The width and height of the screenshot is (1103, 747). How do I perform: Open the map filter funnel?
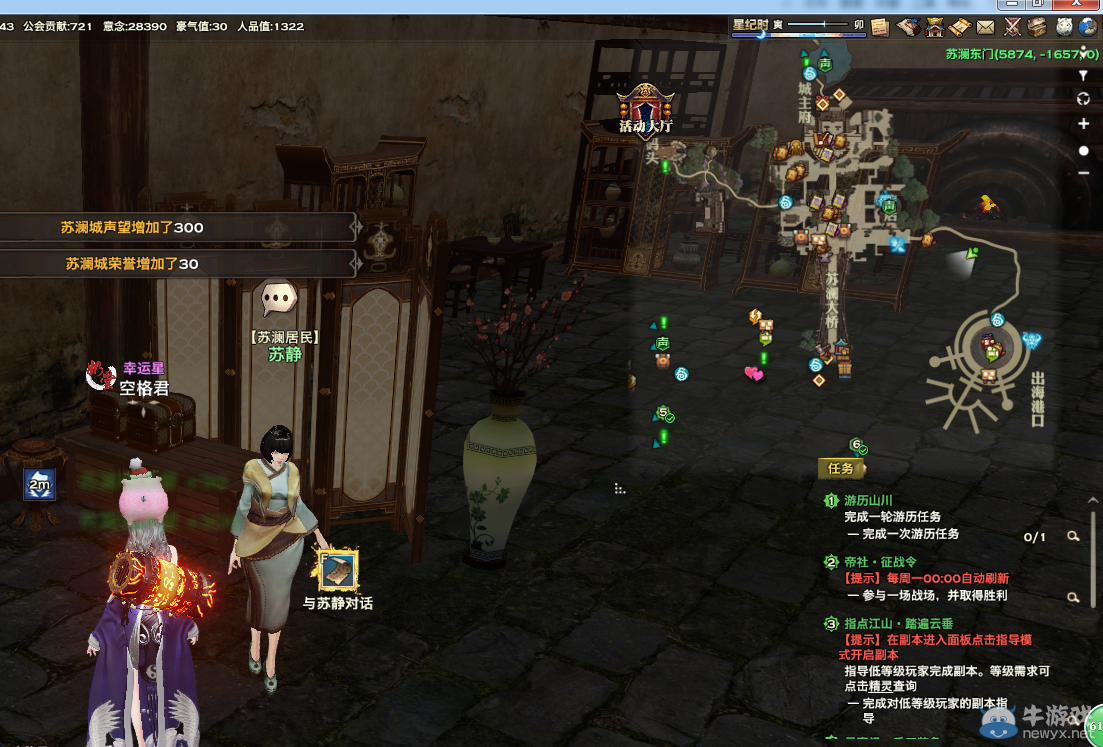click(x=1084, y=75)
